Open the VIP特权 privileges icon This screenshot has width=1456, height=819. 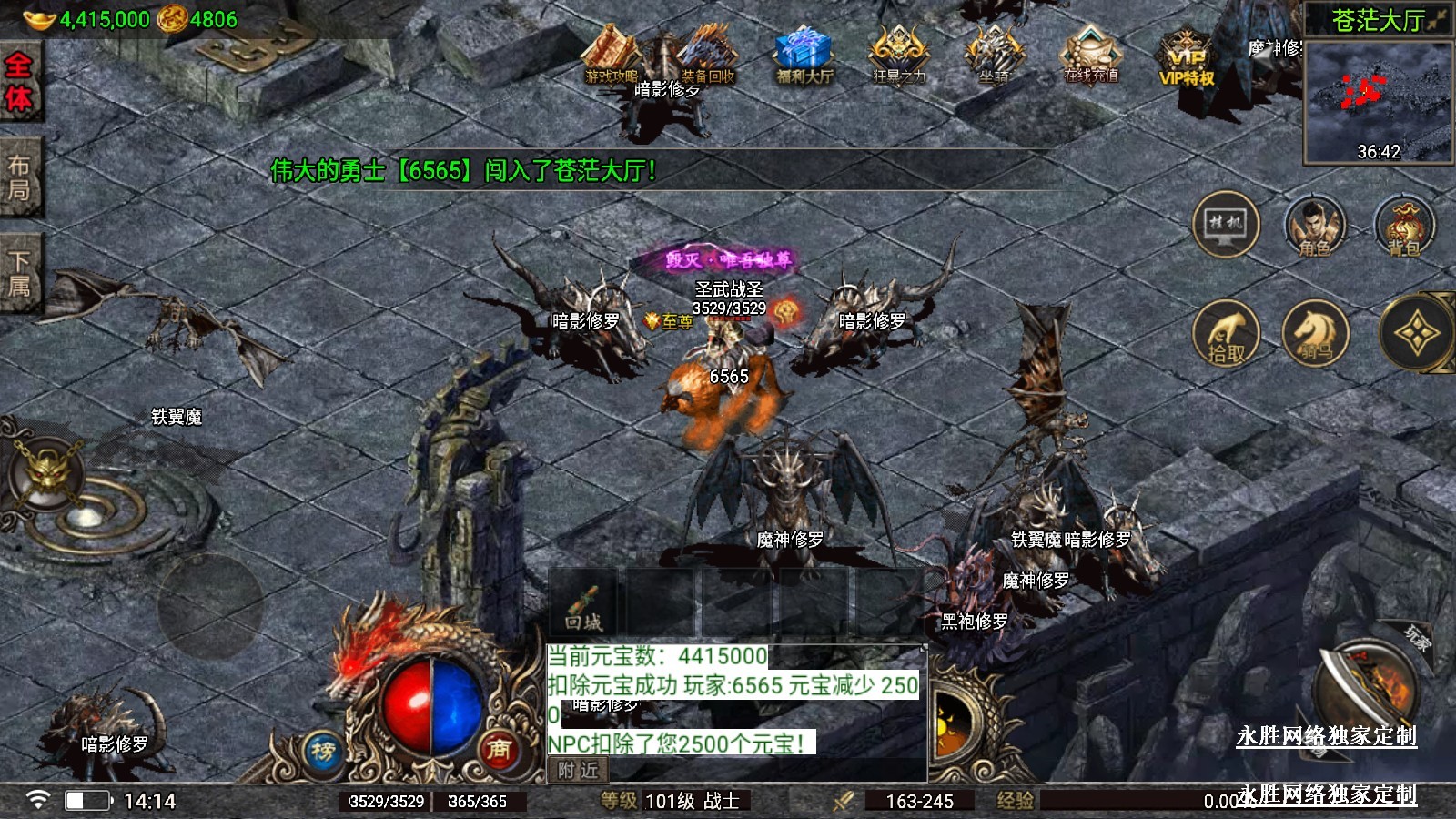tap(1187, 58)
